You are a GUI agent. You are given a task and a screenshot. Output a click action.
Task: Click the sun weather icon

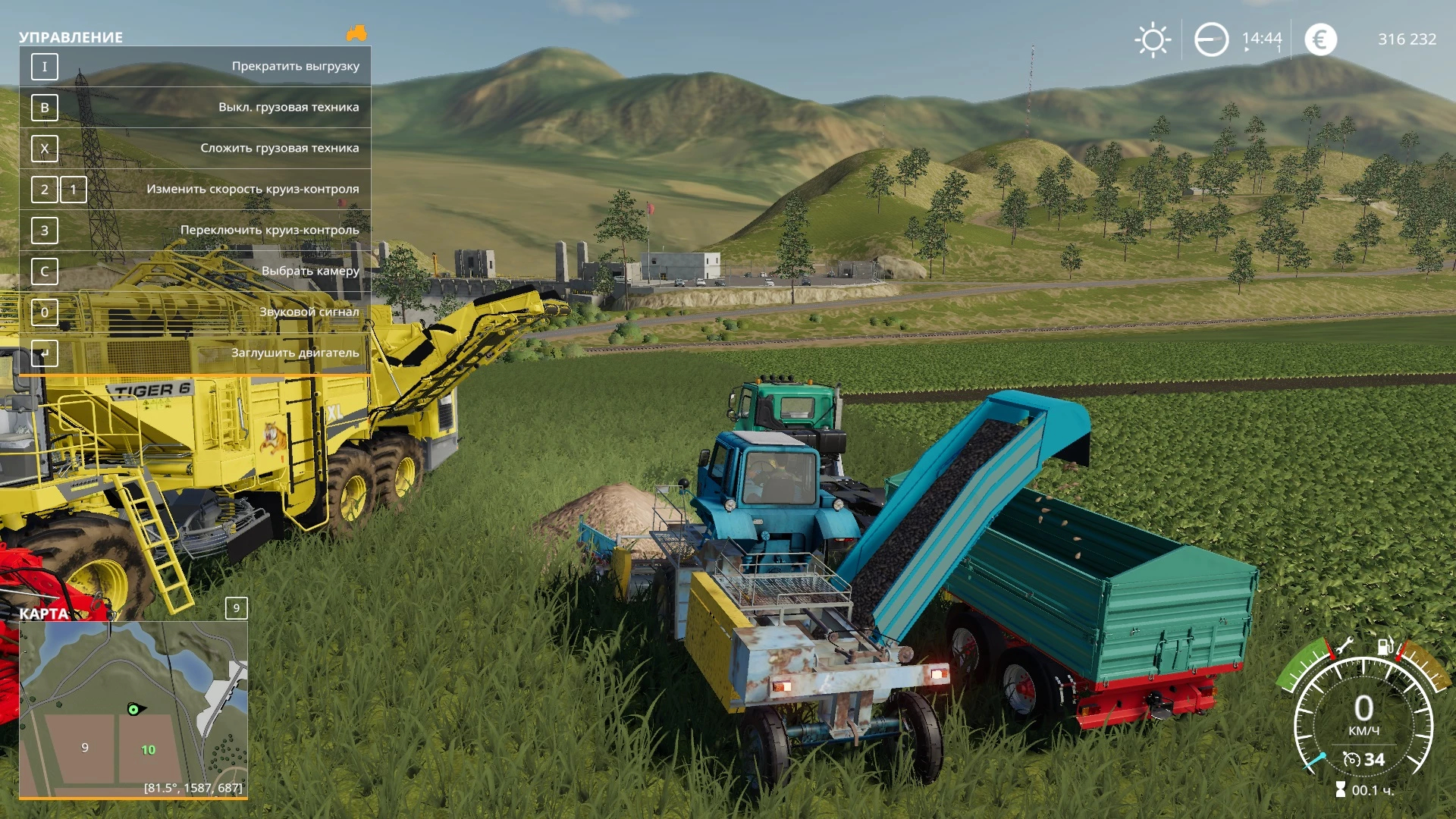(1153, 39)
